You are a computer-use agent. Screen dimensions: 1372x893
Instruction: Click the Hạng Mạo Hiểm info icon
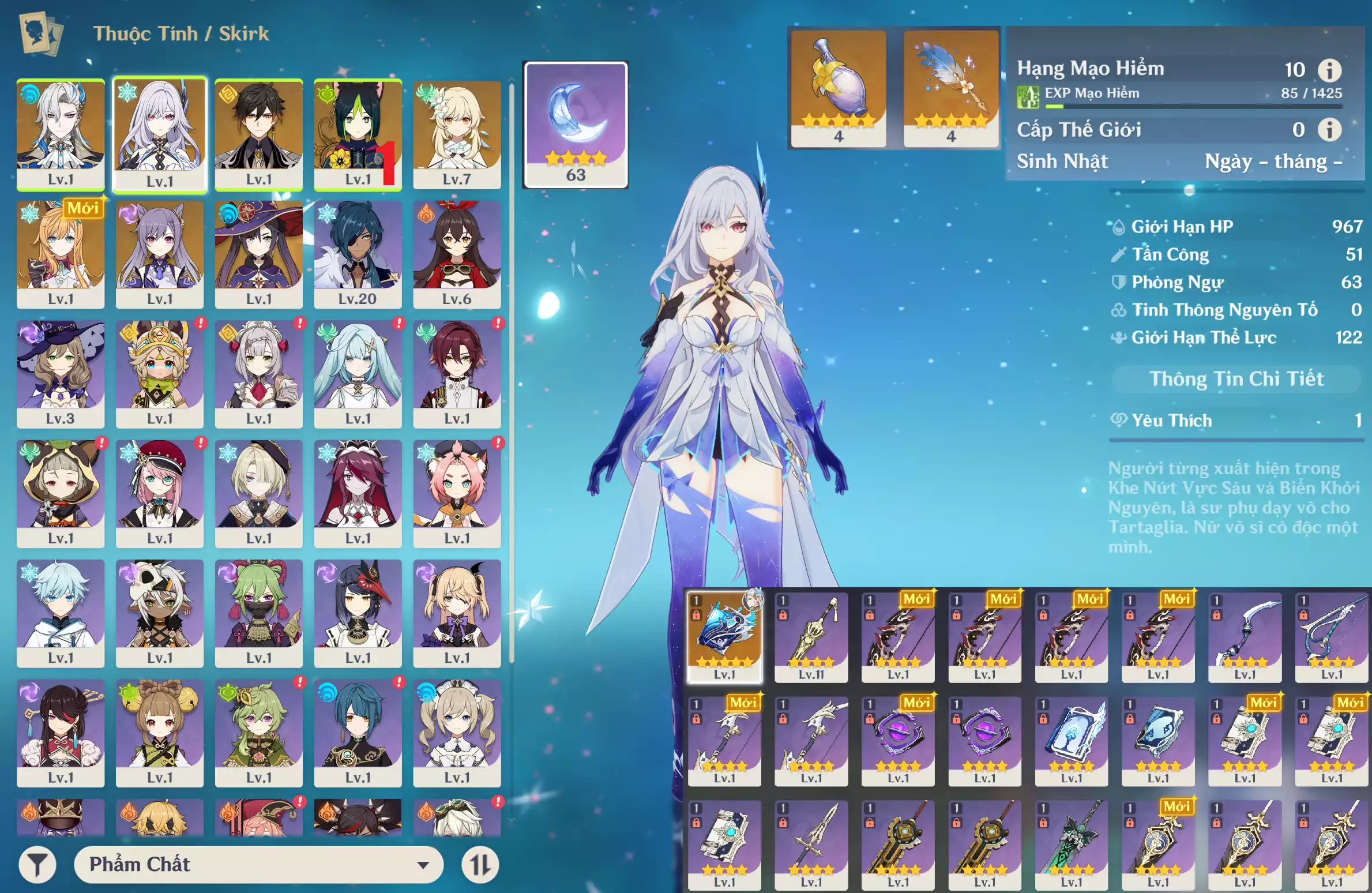[1329, 70]
